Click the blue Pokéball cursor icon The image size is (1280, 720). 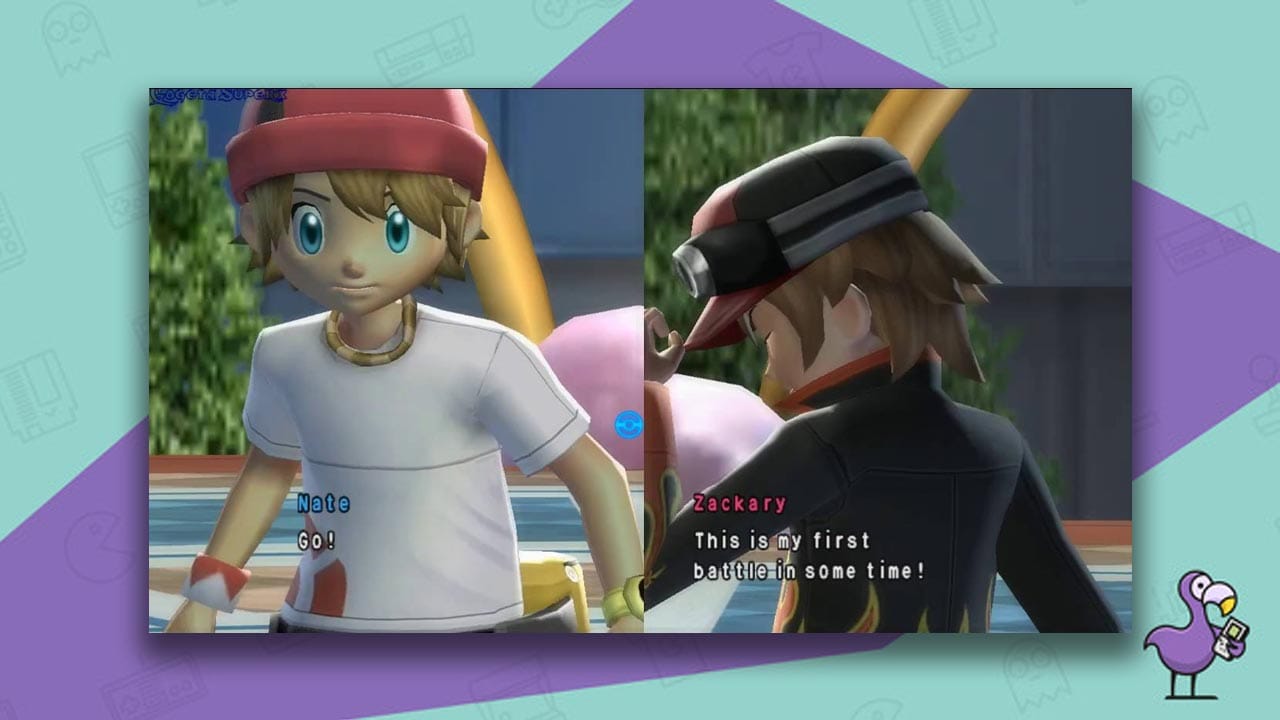tap(631, 423)
